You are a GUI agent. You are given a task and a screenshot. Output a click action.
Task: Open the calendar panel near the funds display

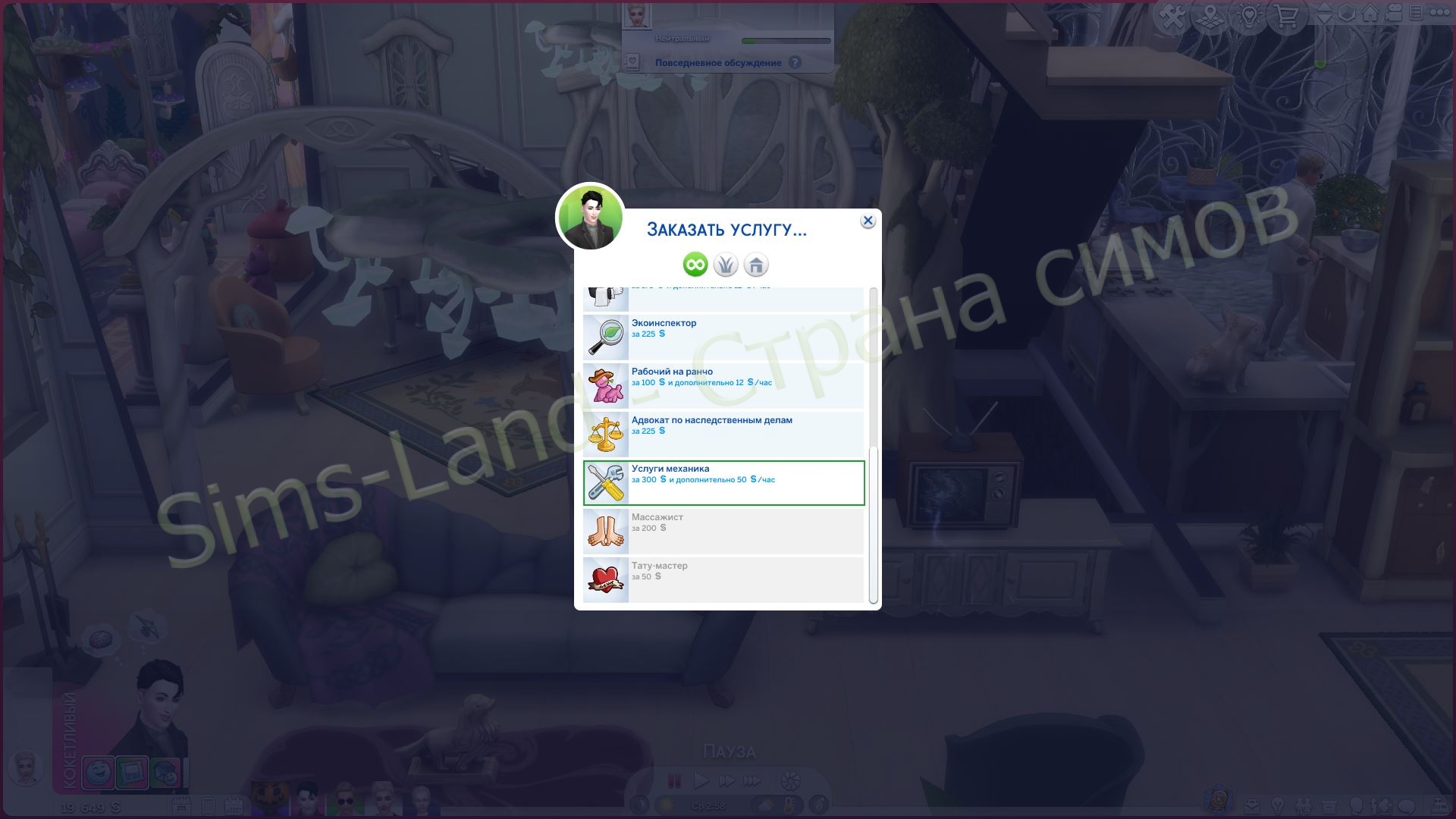coord(234,806)
